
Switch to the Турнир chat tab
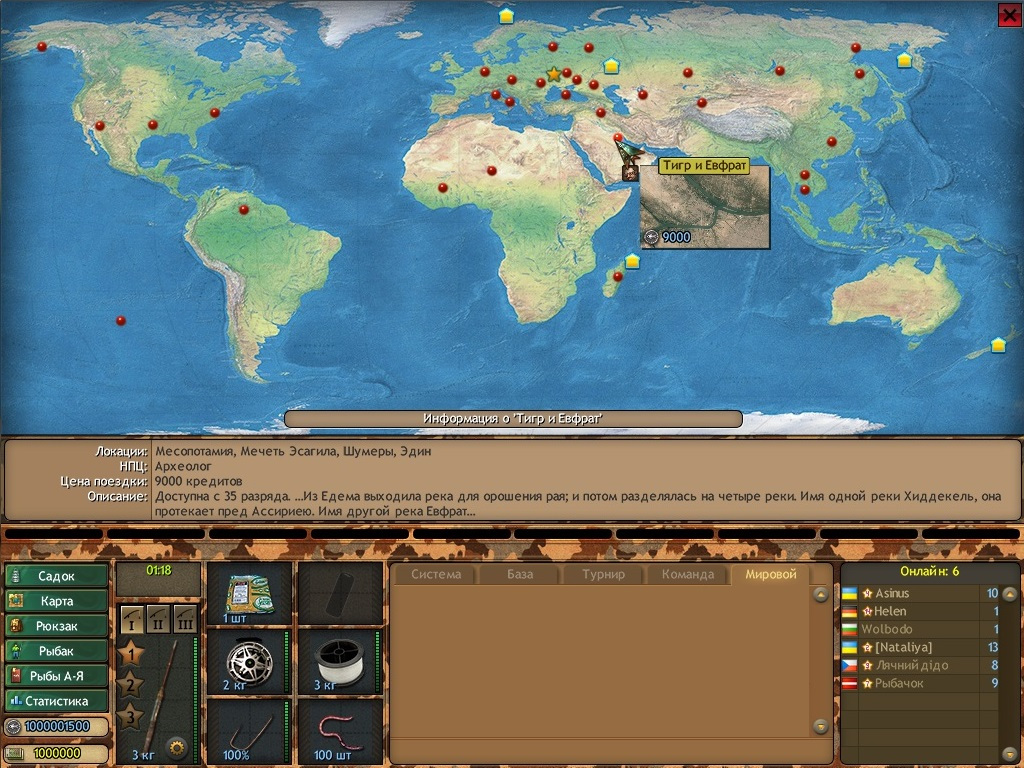pos(603,575)
